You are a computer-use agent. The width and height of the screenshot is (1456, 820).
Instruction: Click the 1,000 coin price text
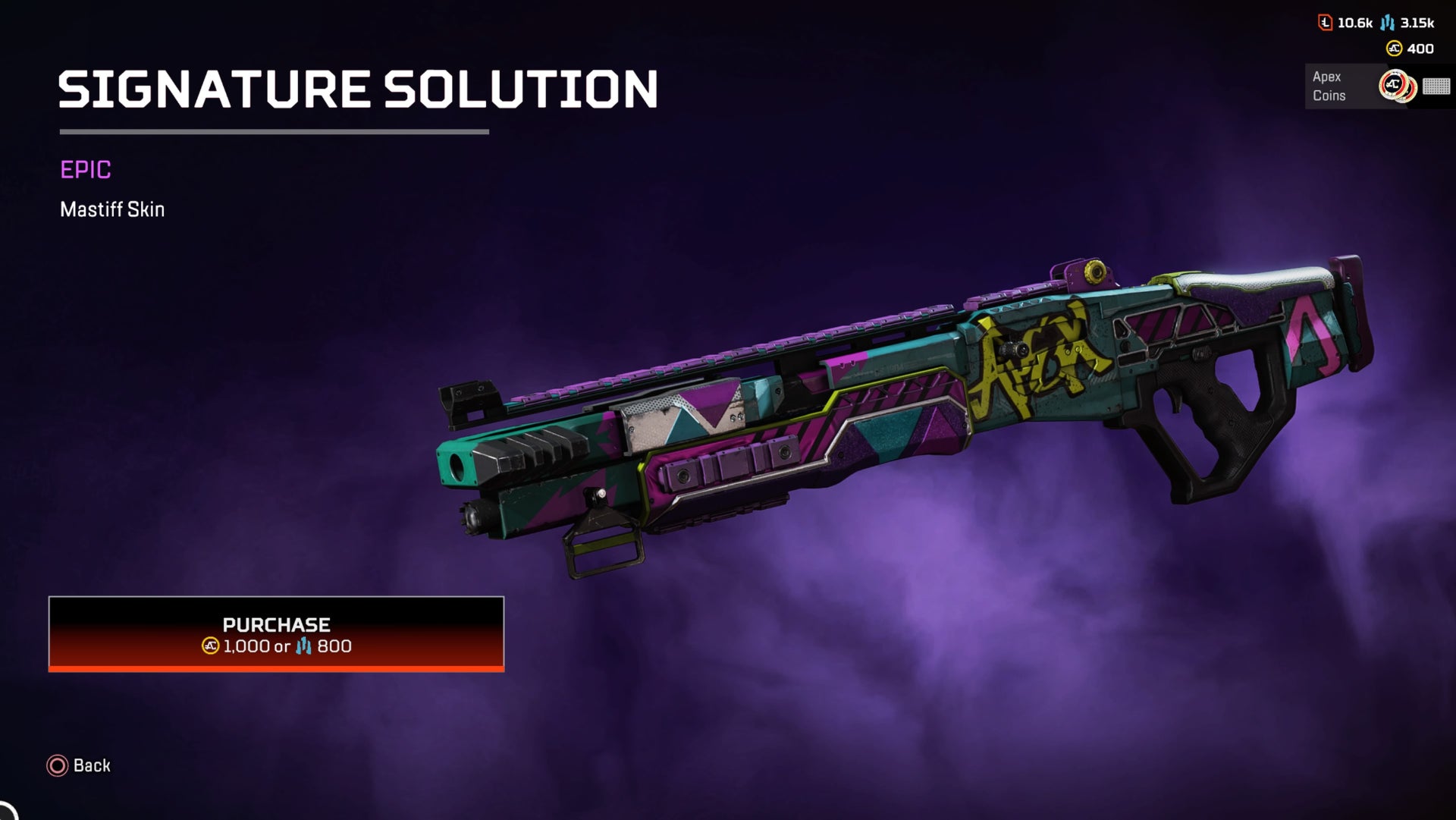[246, 647]
